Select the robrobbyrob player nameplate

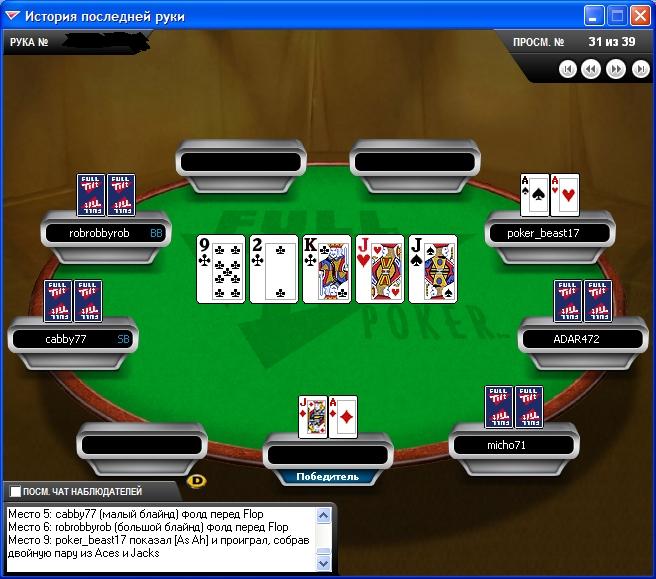coord(105,233)
